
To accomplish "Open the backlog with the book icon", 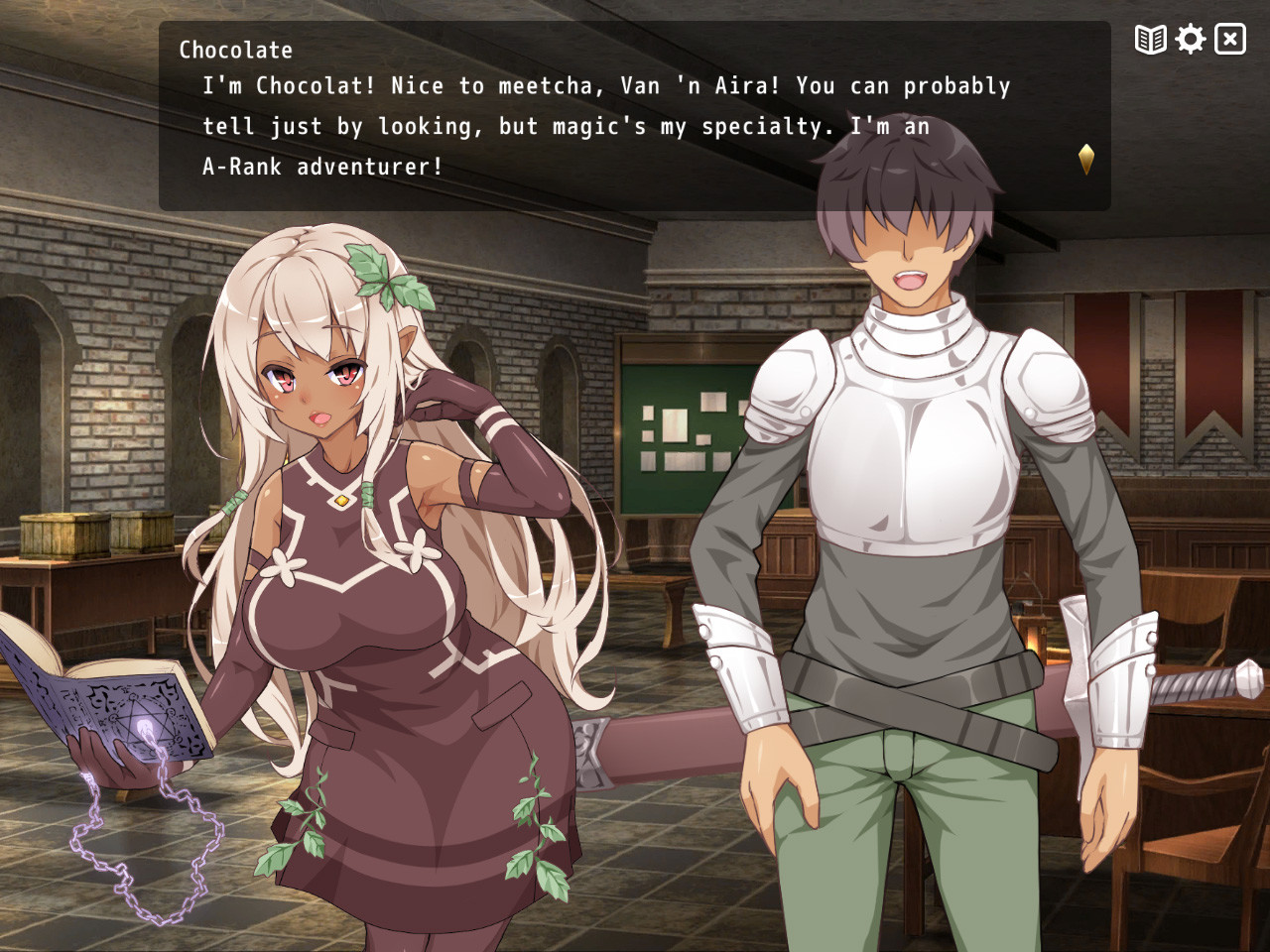I will 1149,40.
